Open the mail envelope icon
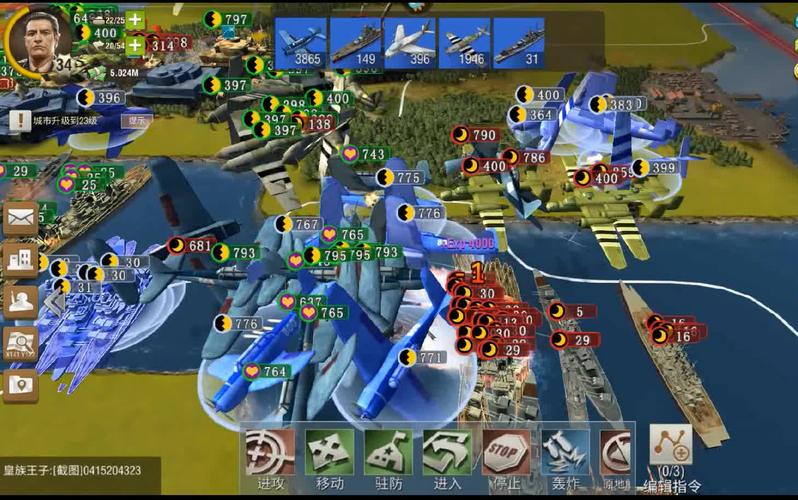This screenshot has height=500, width=798. click(20, 217)
